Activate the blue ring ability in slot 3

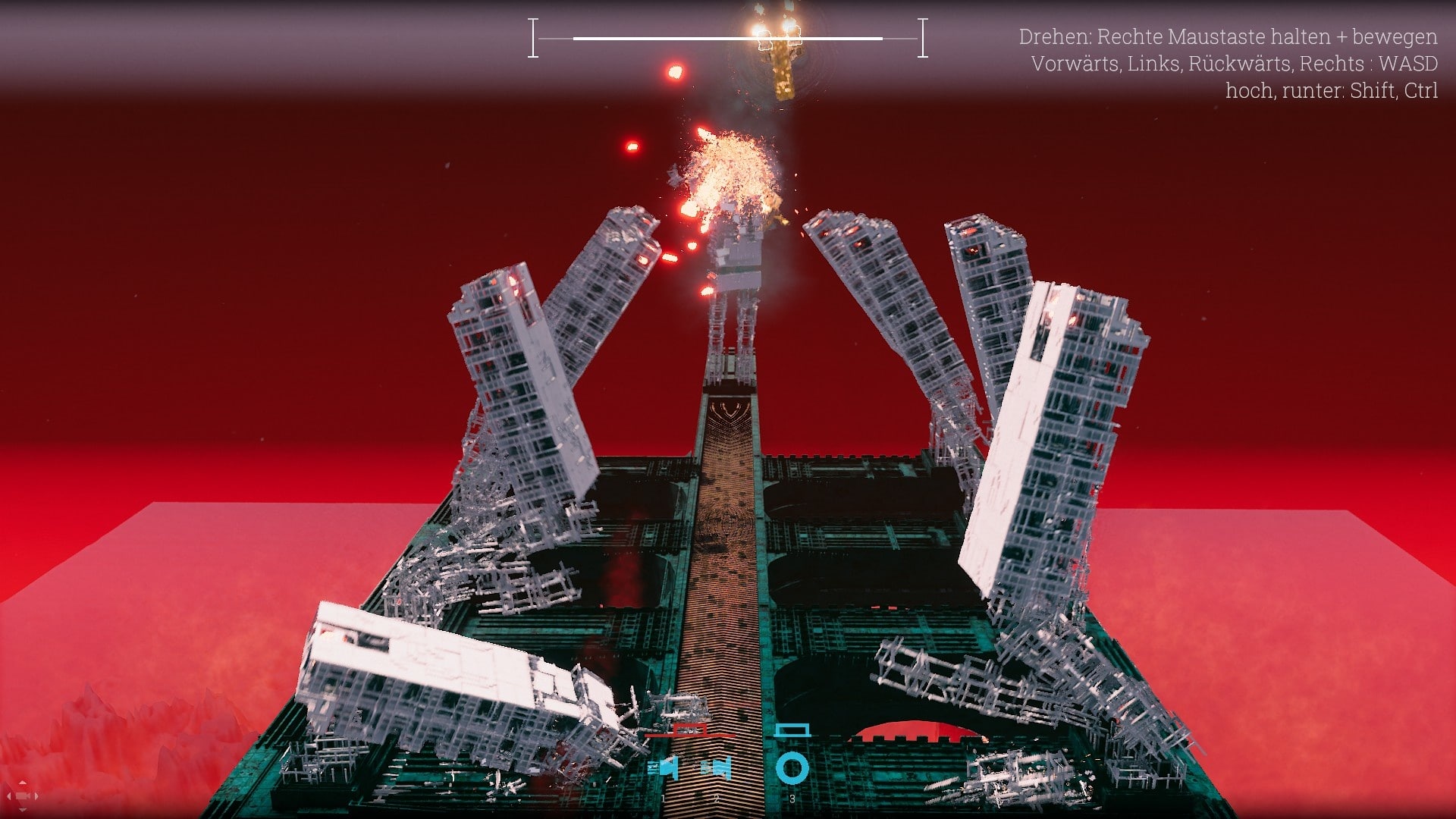coord(792,768)
